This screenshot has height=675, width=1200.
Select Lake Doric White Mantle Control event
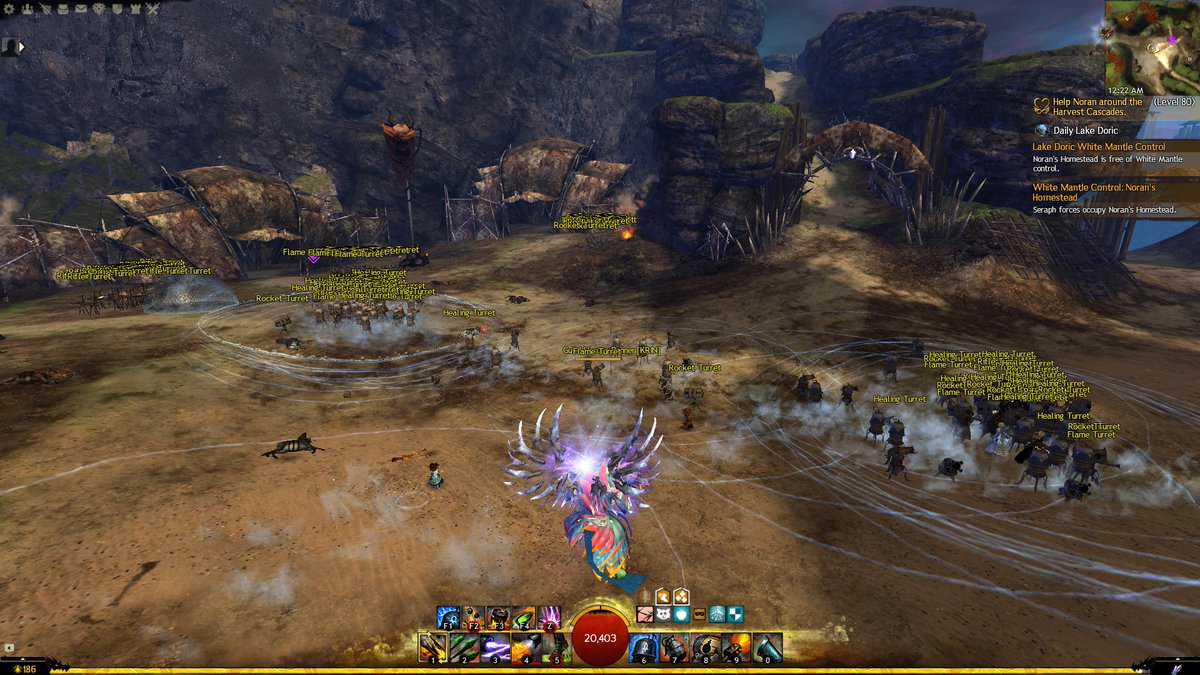click(x=1098, y=147)
